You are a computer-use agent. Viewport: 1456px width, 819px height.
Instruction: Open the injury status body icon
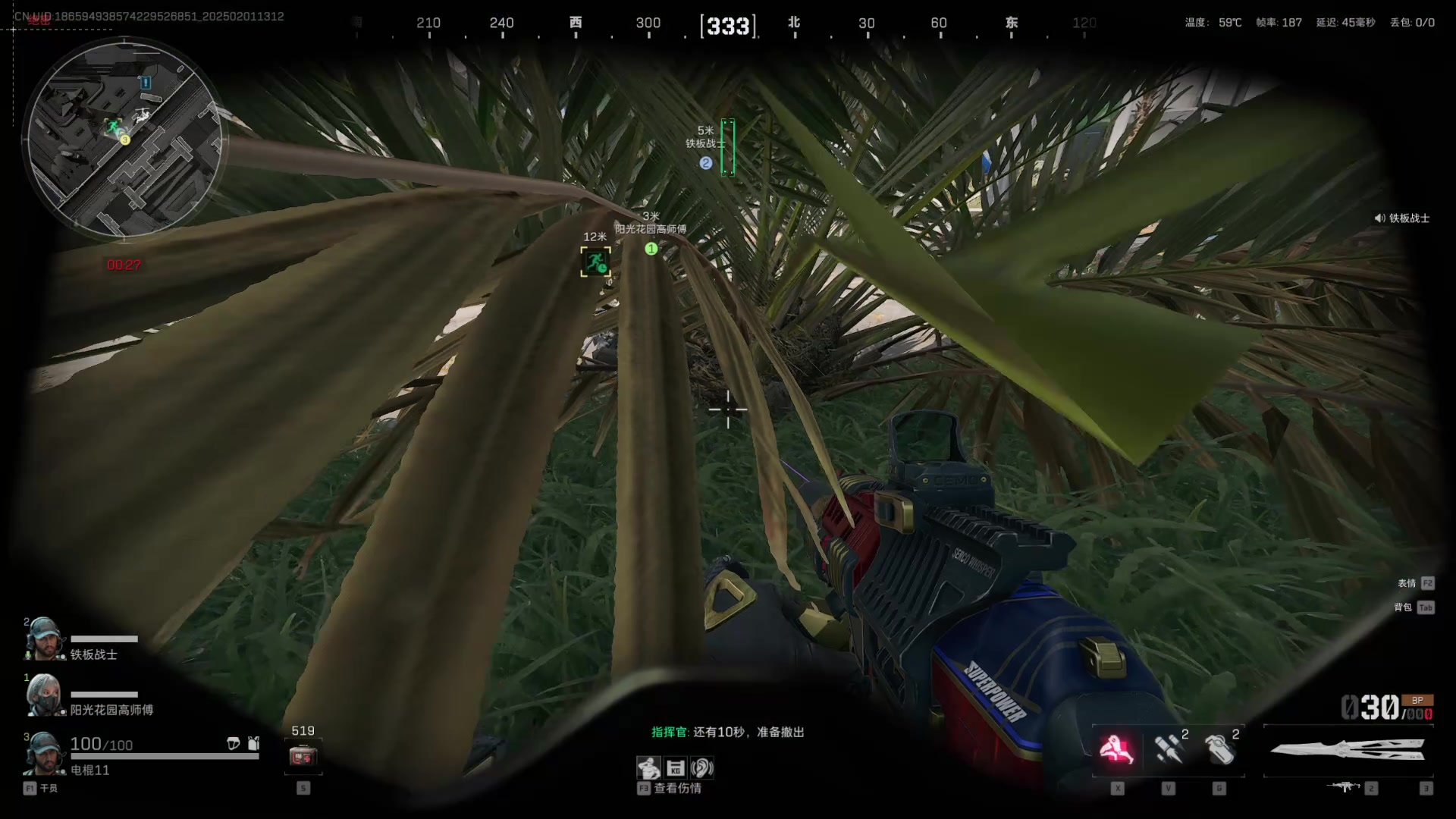pyautogui.click(x=648, y=768)
